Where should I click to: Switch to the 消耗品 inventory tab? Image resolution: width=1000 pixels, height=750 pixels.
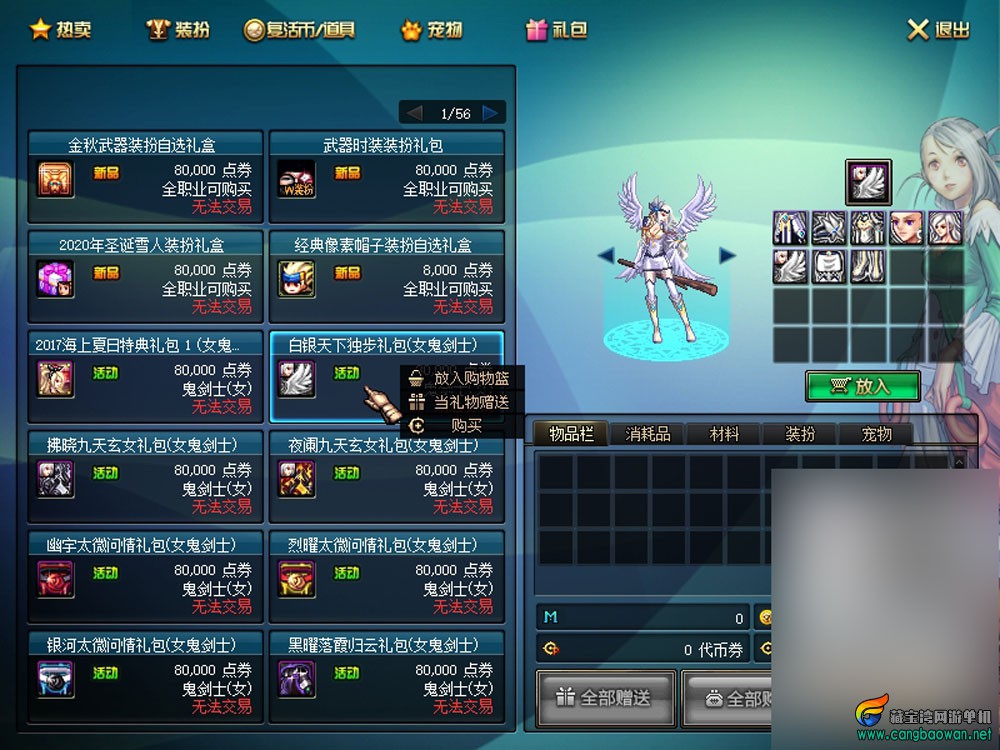click(x=648, y=434)
